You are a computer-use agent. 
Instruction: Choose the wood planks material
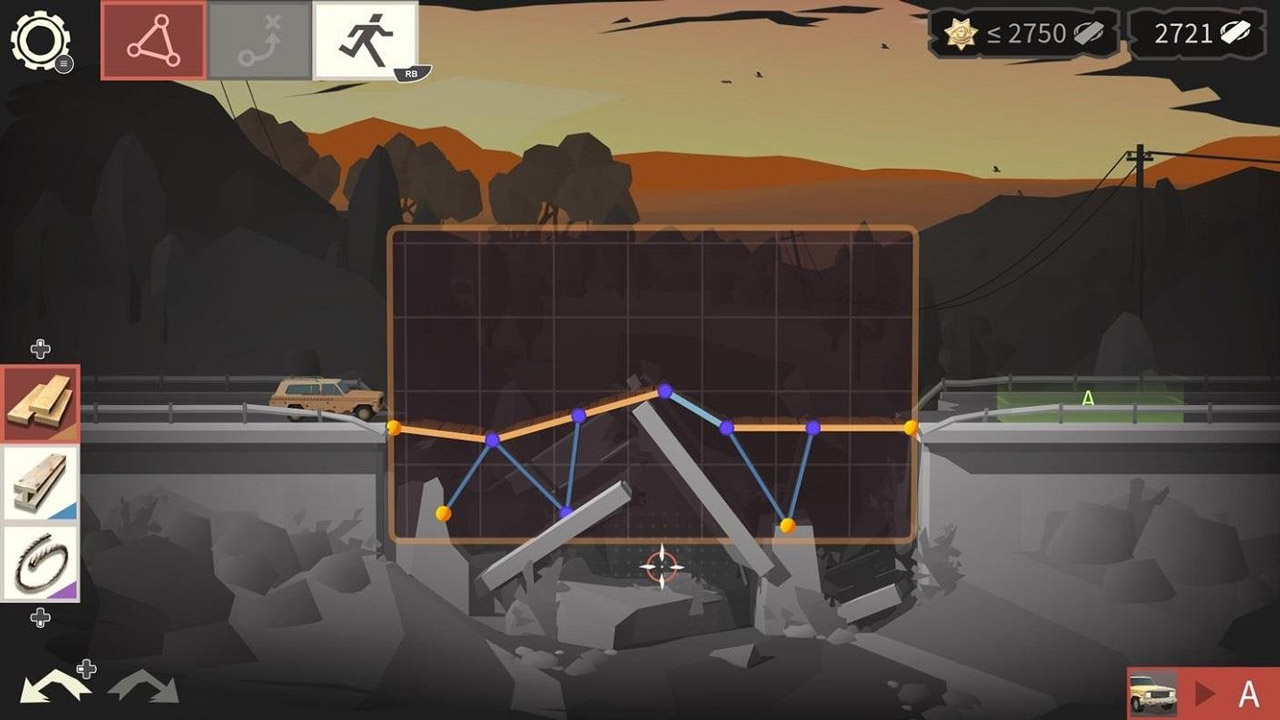click(40, 403)
